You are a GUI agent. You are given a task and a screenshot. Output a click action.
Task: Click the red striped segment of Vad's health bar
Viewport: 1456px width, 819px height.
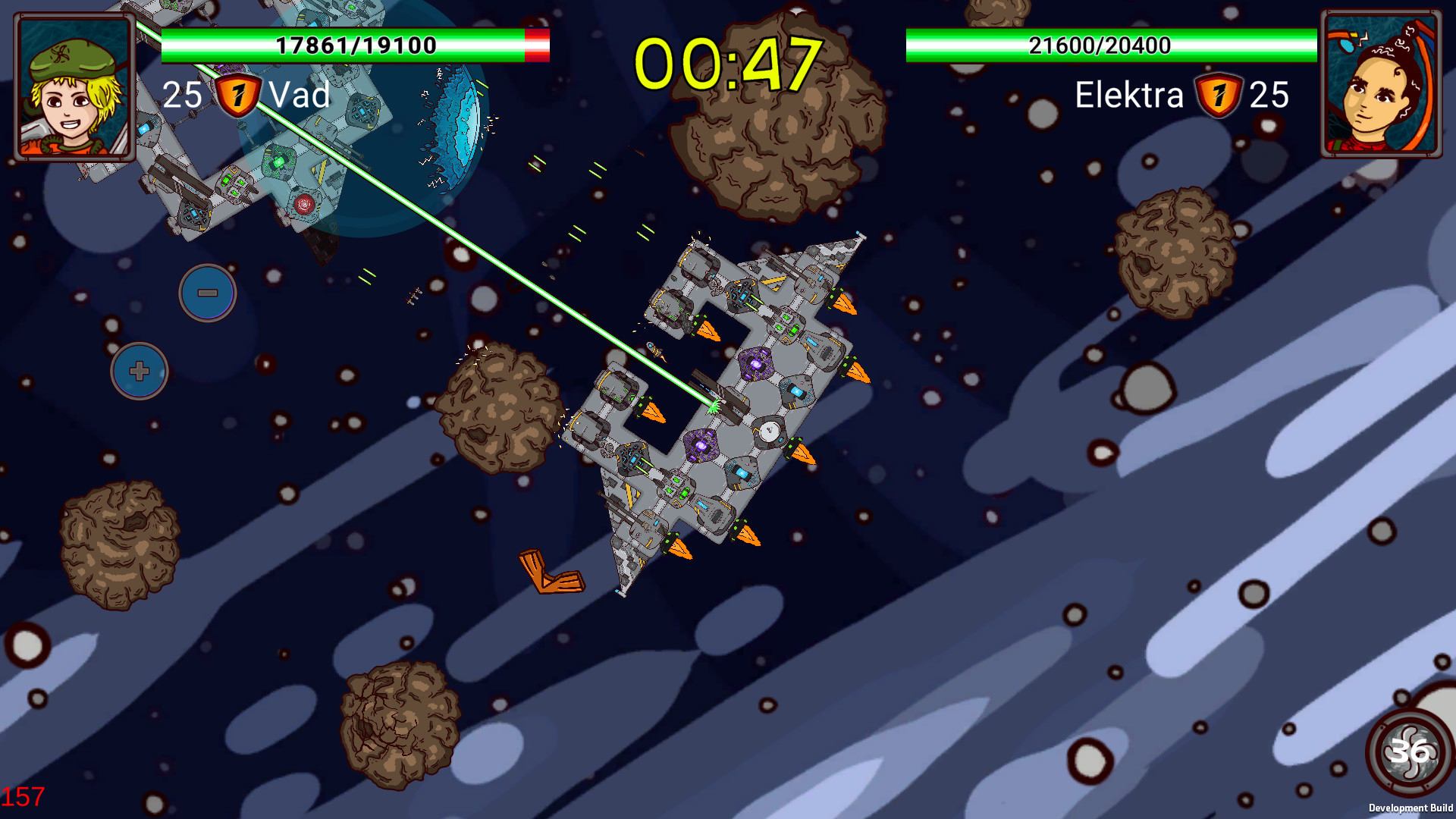pyautogui.click(x=535, y=45)
